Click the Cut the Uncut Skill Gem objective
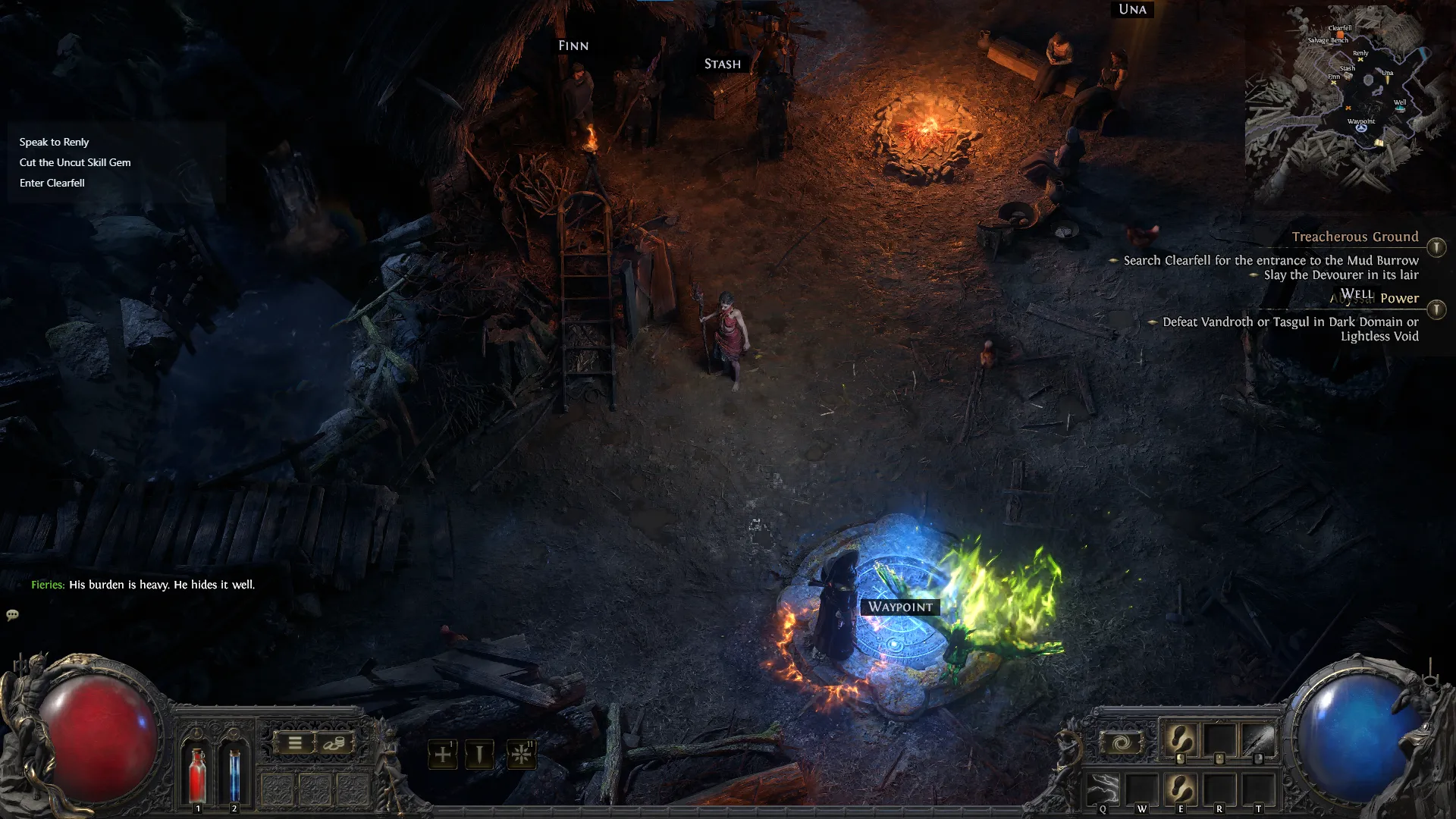1456x819 pixels. tap(75, 162)
